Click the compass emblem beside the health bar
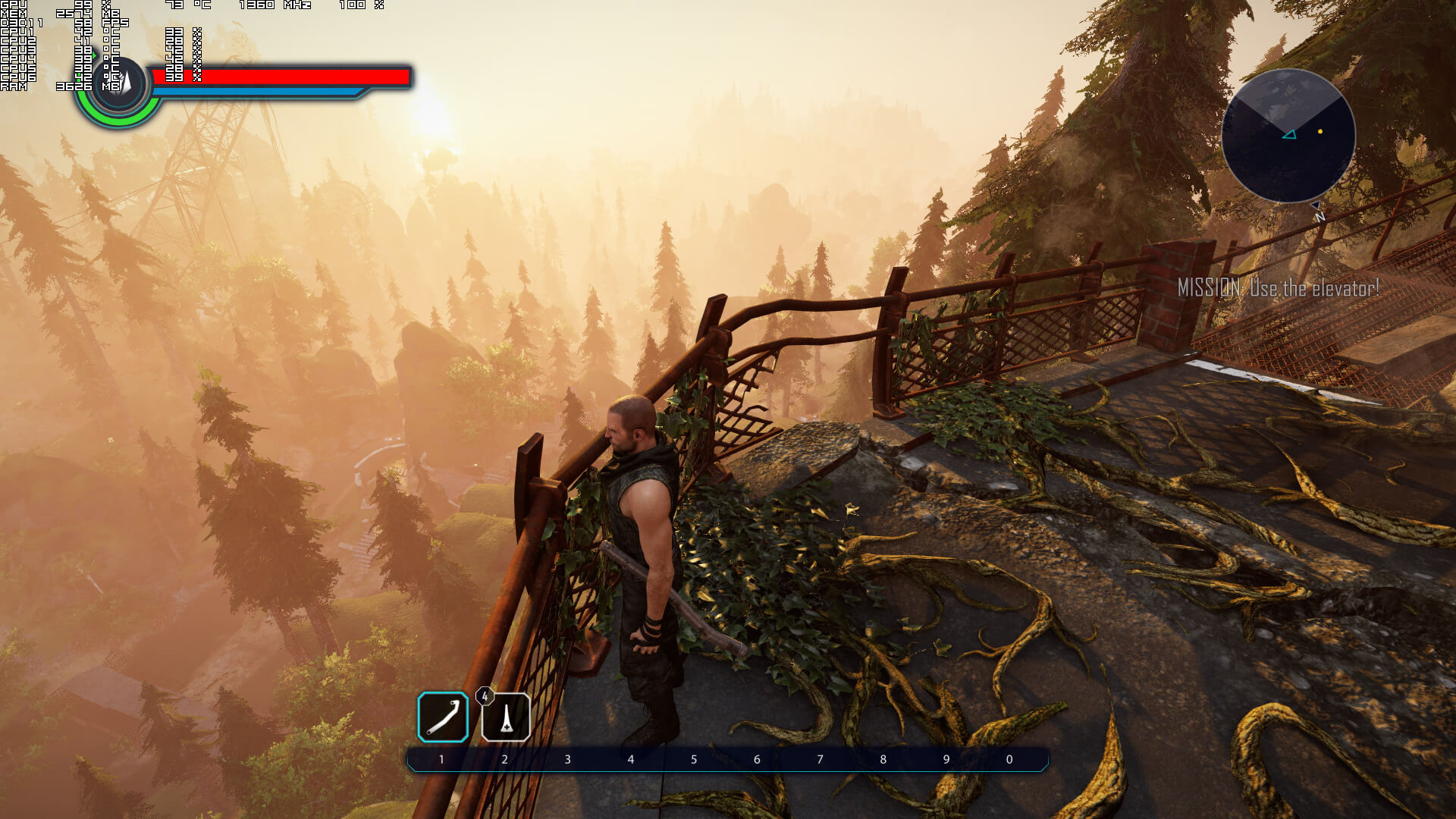The image size is (1456, 819). (x=121, y=85)
